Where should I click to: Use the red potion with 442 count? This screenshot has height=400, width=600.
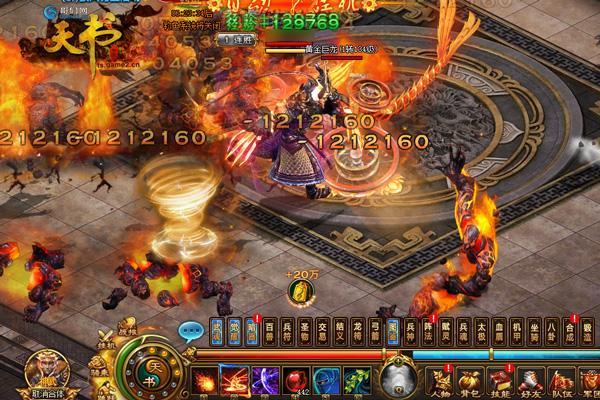[296, 381]
